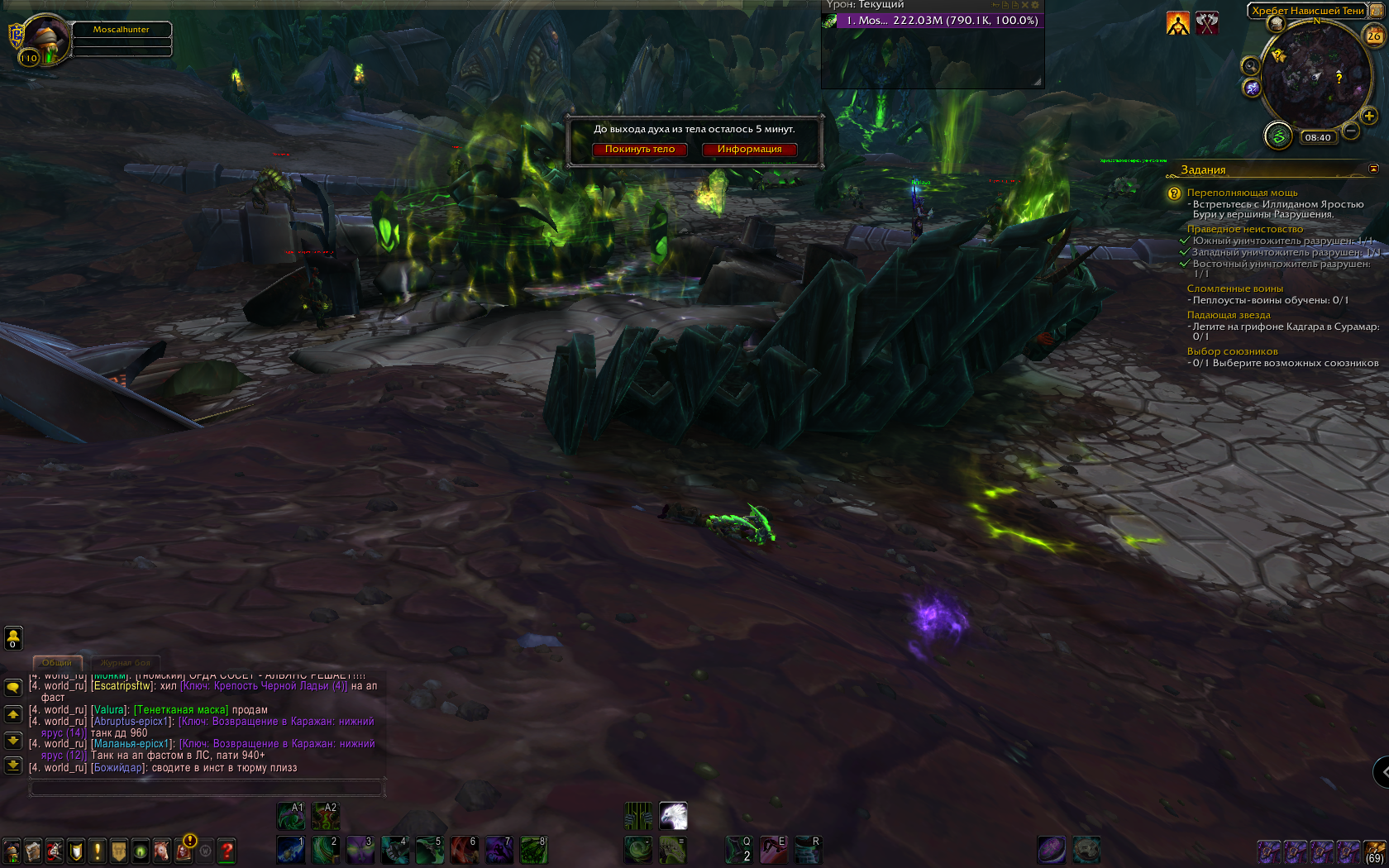
Task: Click the Покинуть тело button
Action: point(639,150)
